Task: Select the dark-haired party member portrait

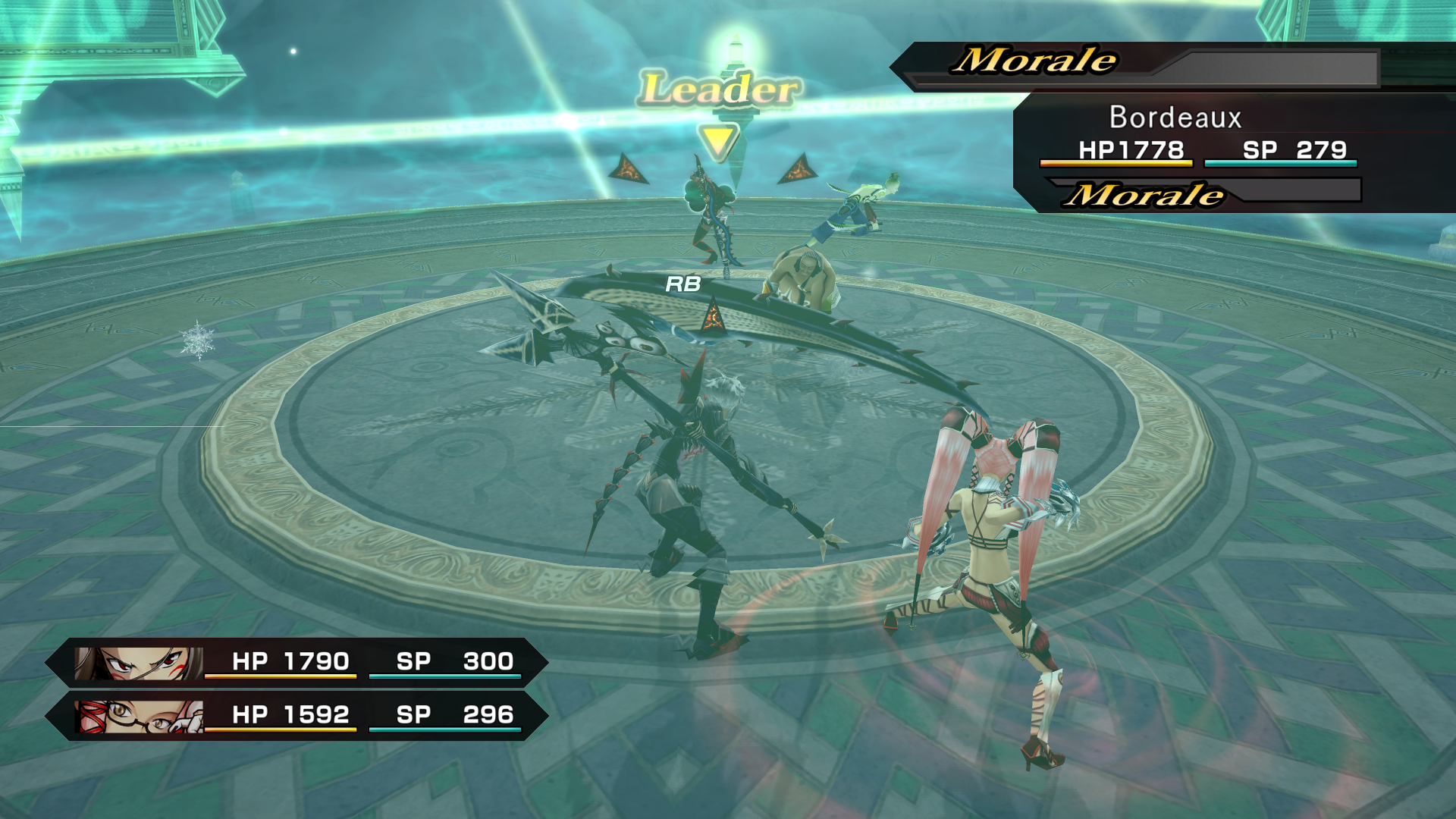Action: (140, 663)
